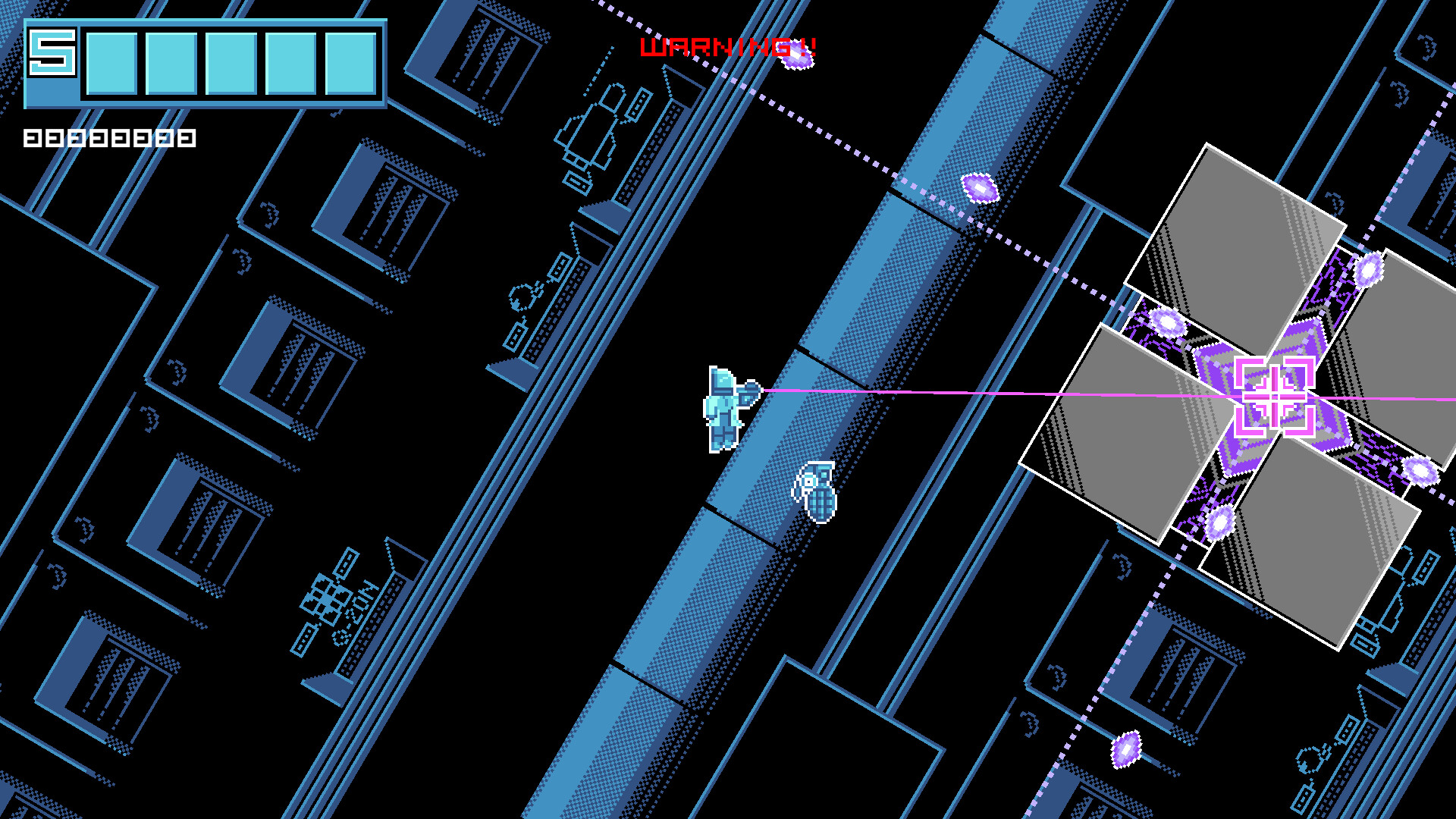Click the red WARNING!! message
The image size is (1456, 819).
(x=728, y=47)
